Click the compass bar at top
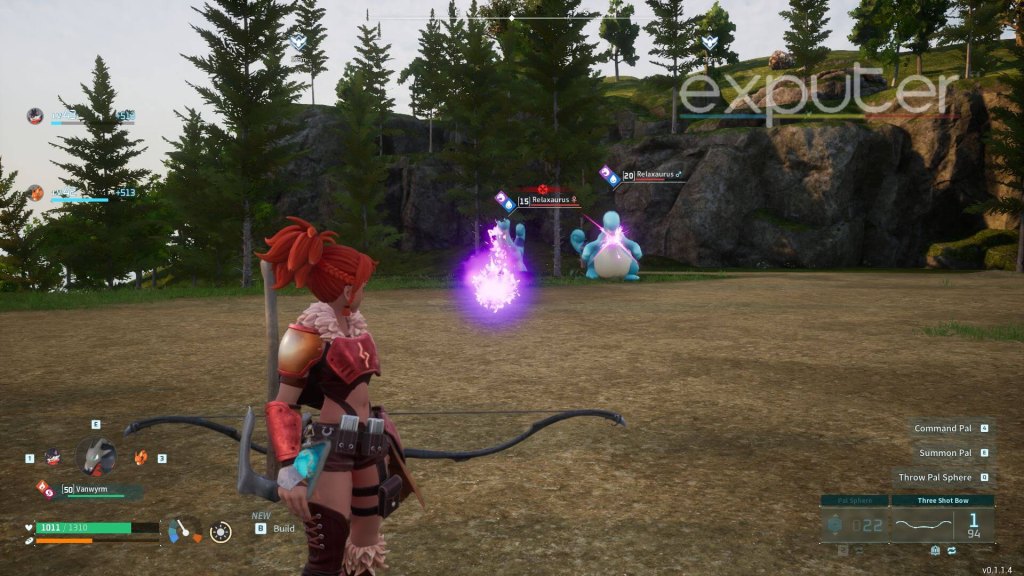Screen dimensions: 1024x576 (512, 18)
